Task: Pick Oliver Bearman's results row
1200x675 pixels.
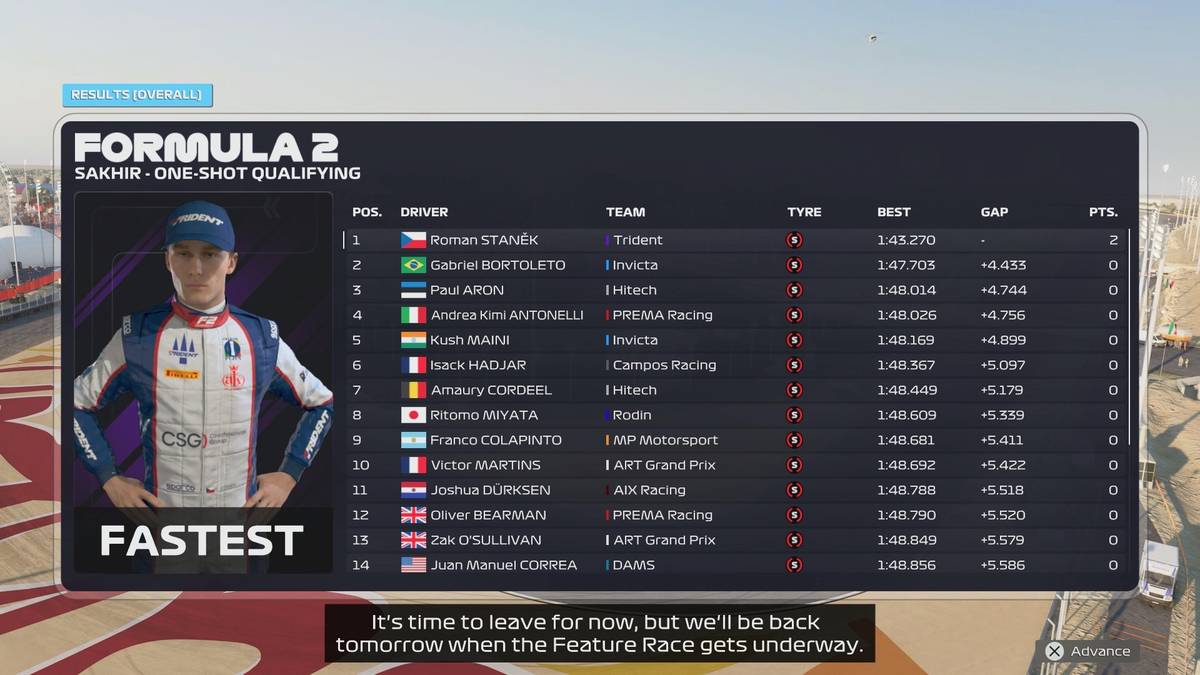Action: pos(735,515)
